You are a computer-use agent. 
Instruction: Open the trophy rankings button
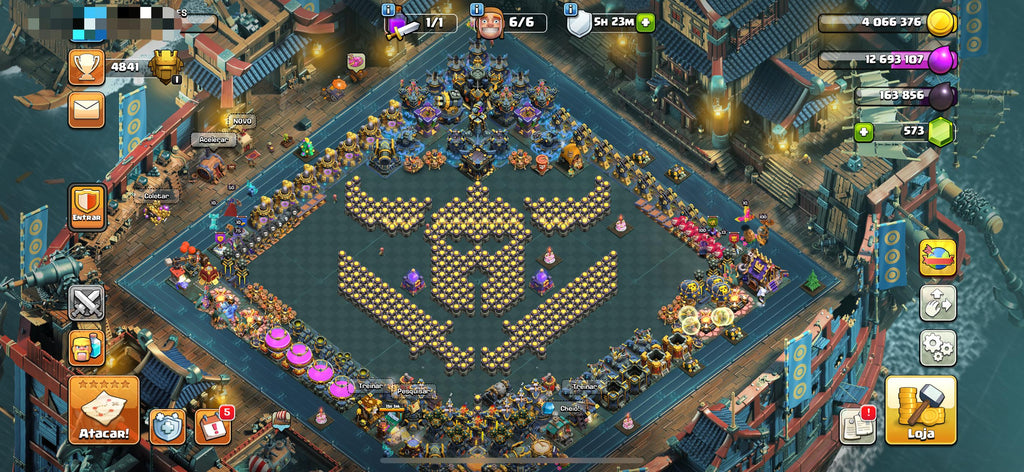(87, 67)
